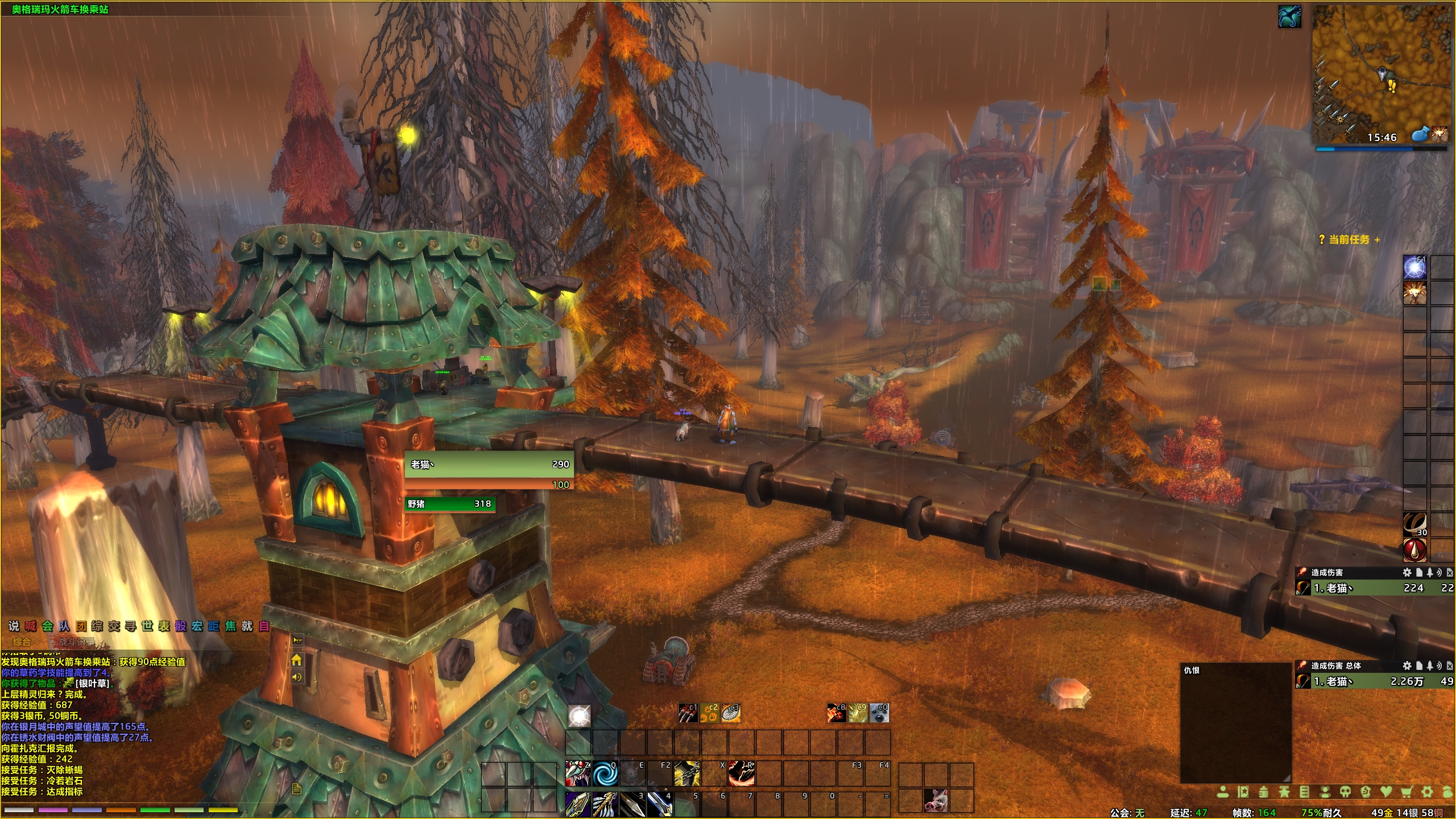This screenshot has width=1456, height=819.
Task: Open the shopping cart store icon
Action: coord(1407,792)
